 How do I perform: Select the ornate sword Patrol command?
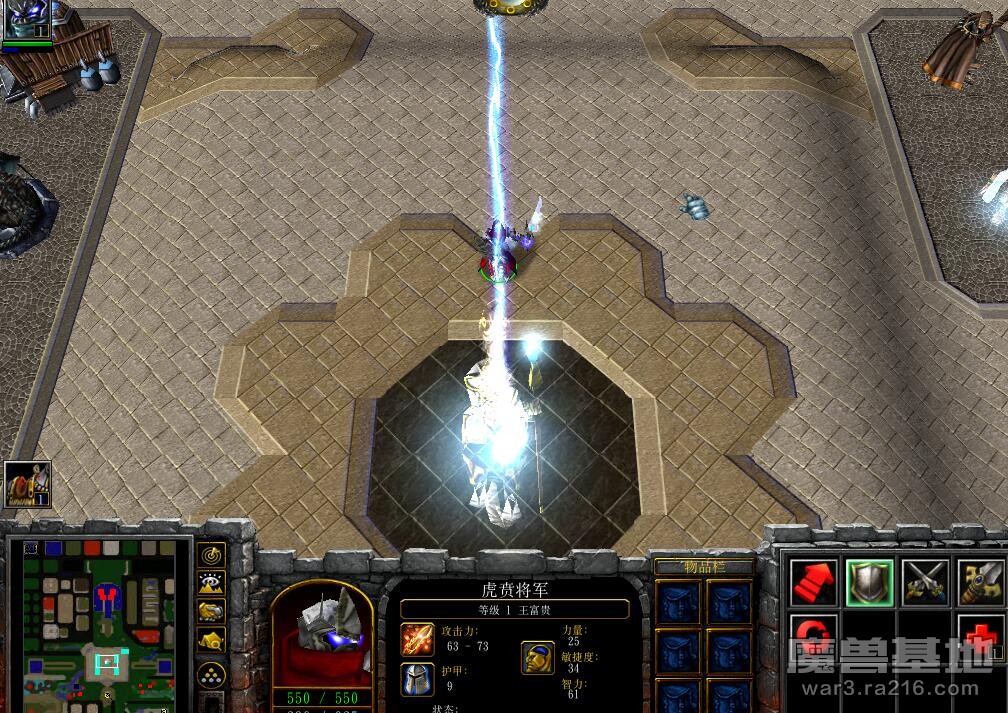pyautogui.click(x=981, y=581)
